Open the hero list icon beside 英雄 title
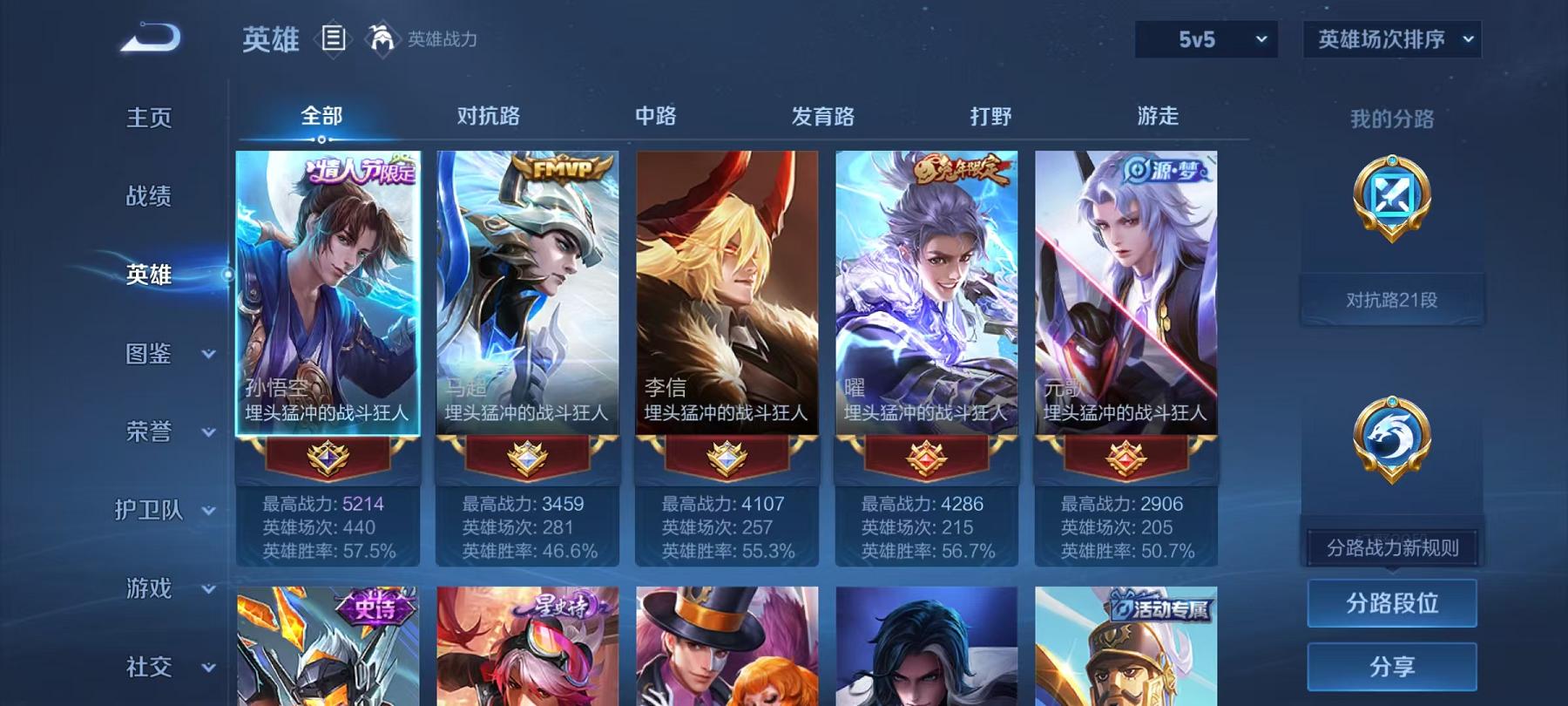1568x706 pixels. tap(334, 37)
